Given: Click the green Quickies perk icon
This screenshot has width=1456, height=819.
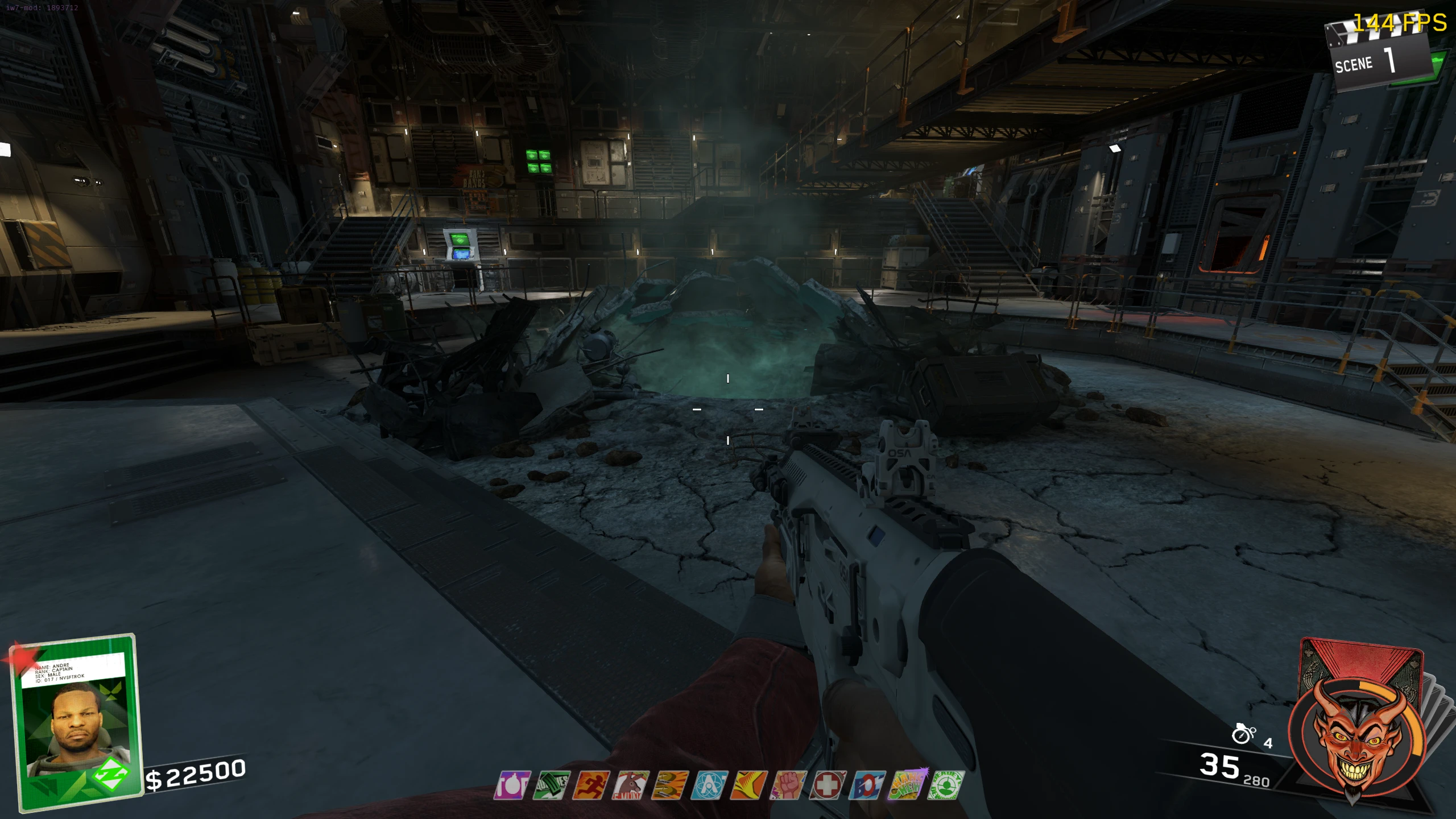Looking at the screenshot, I should click(x=552, y=785).
